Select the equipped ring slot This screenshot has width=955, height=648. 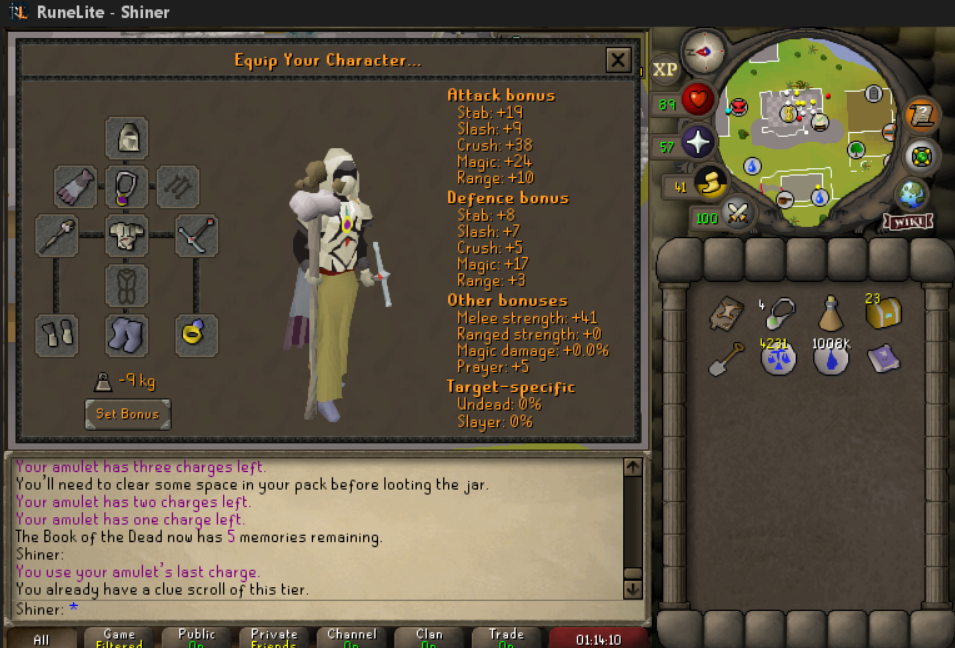point(197,334)
